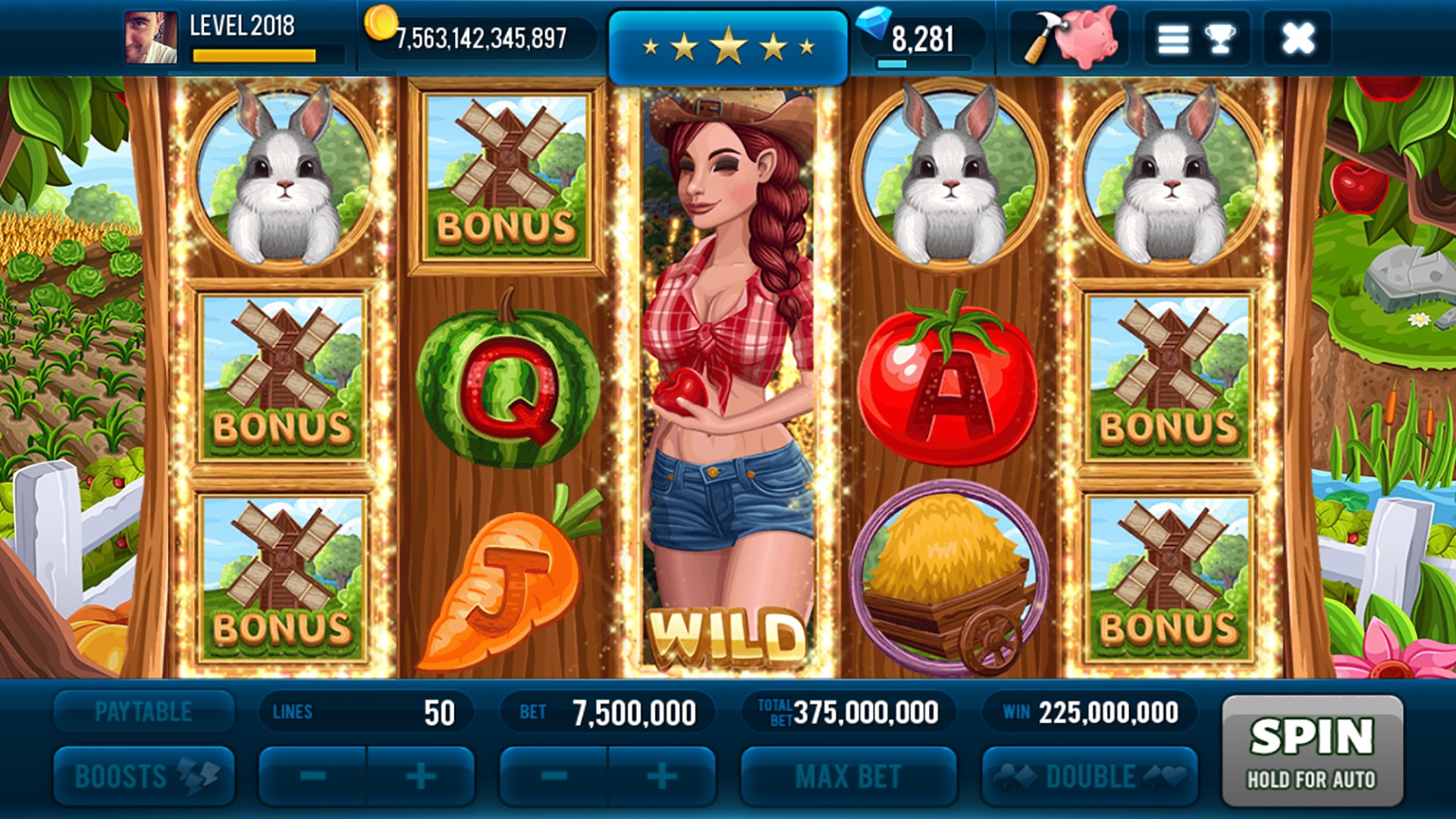
Task: Decrease the lines with the minus button
Action: (315, 775)
